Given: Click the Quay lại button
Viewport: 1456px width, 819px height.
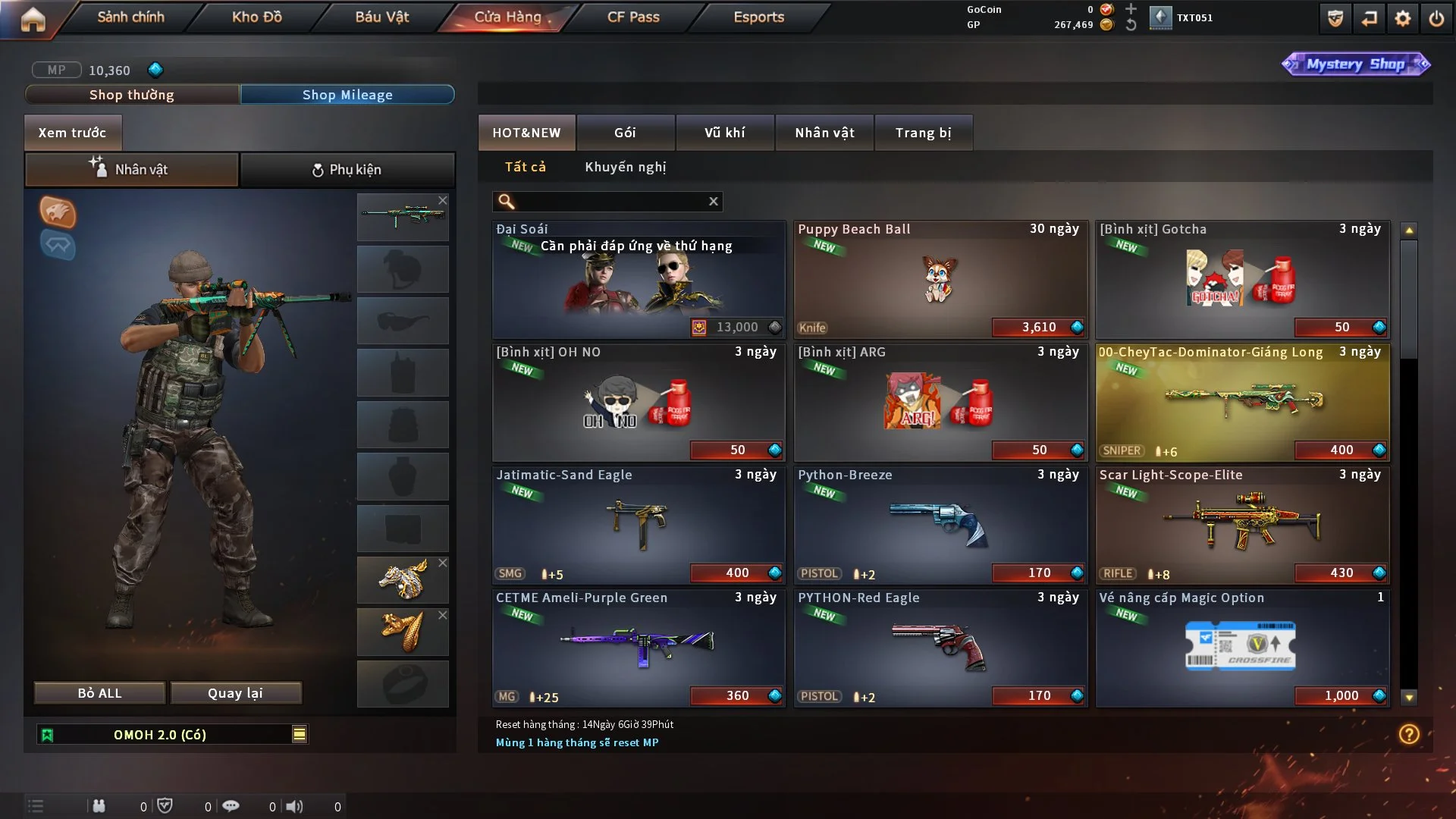Looking at the screenshot, I should coord(235,693).
